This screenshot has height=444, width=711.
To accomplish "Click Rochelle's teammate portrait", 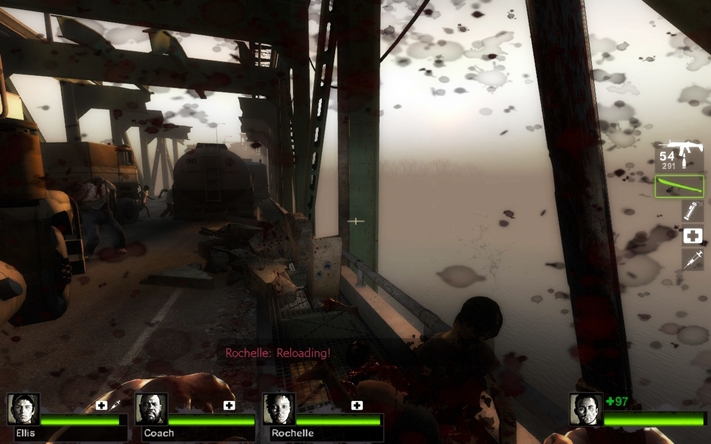I will tap(279, 409).
